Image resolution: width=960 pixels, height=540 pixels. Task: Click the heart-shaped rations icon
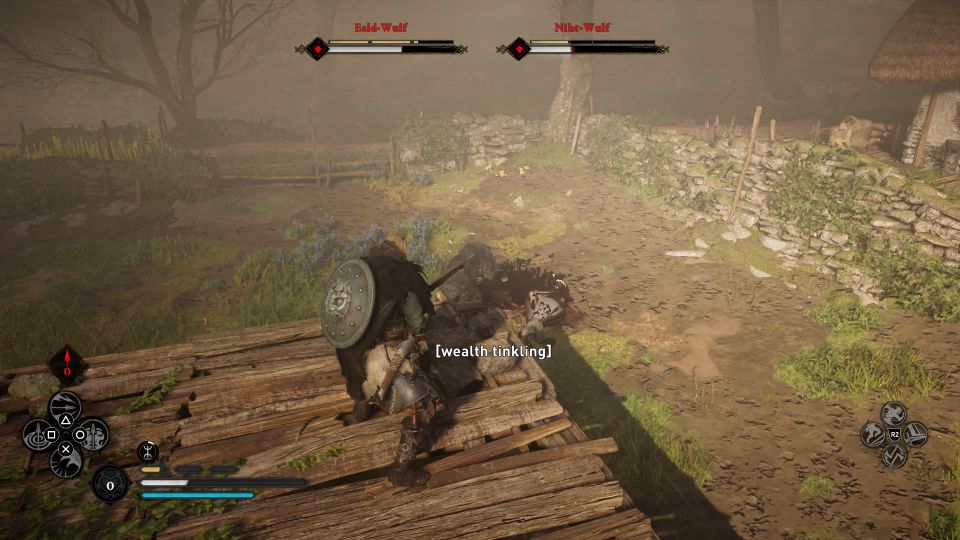point(109,484)
